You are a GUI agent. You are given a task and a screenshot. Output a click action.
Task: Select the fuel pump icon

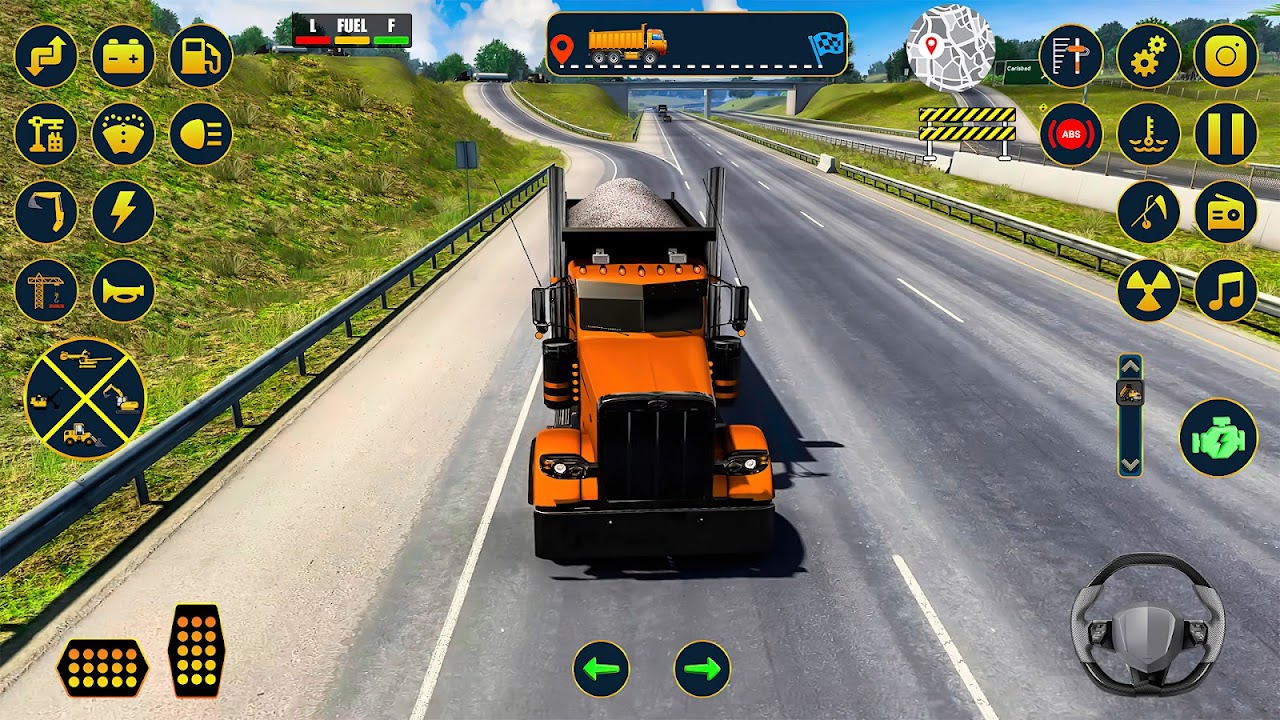pyautogui.click(x=201, y=56)
